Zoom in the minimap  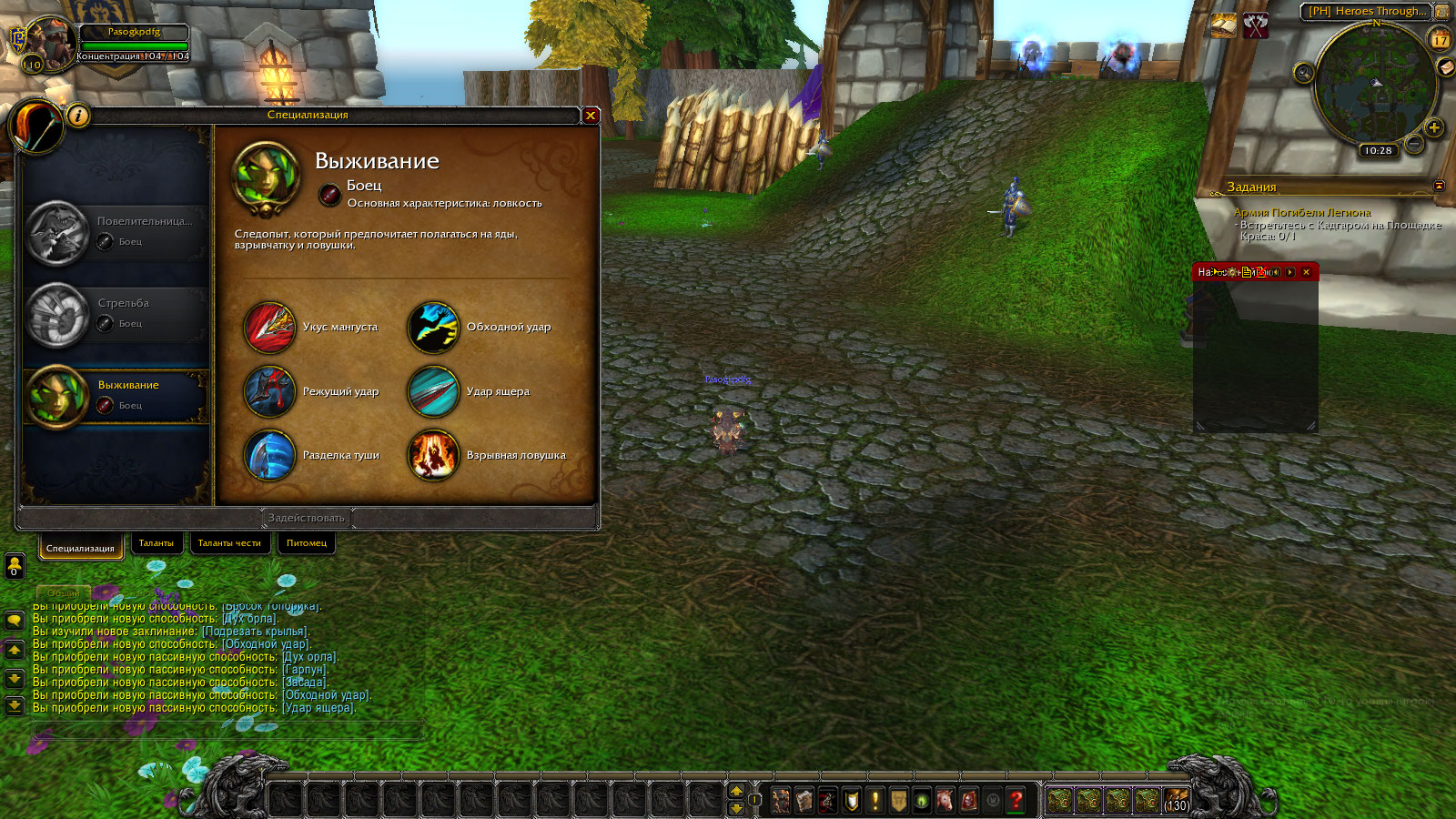(x=1434, y=127)
